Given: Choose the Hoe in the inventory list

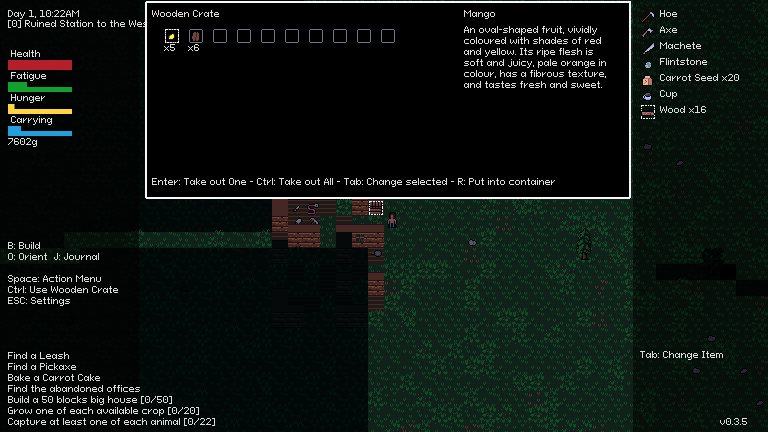Looking at the screenshot, I should (667, 14).
